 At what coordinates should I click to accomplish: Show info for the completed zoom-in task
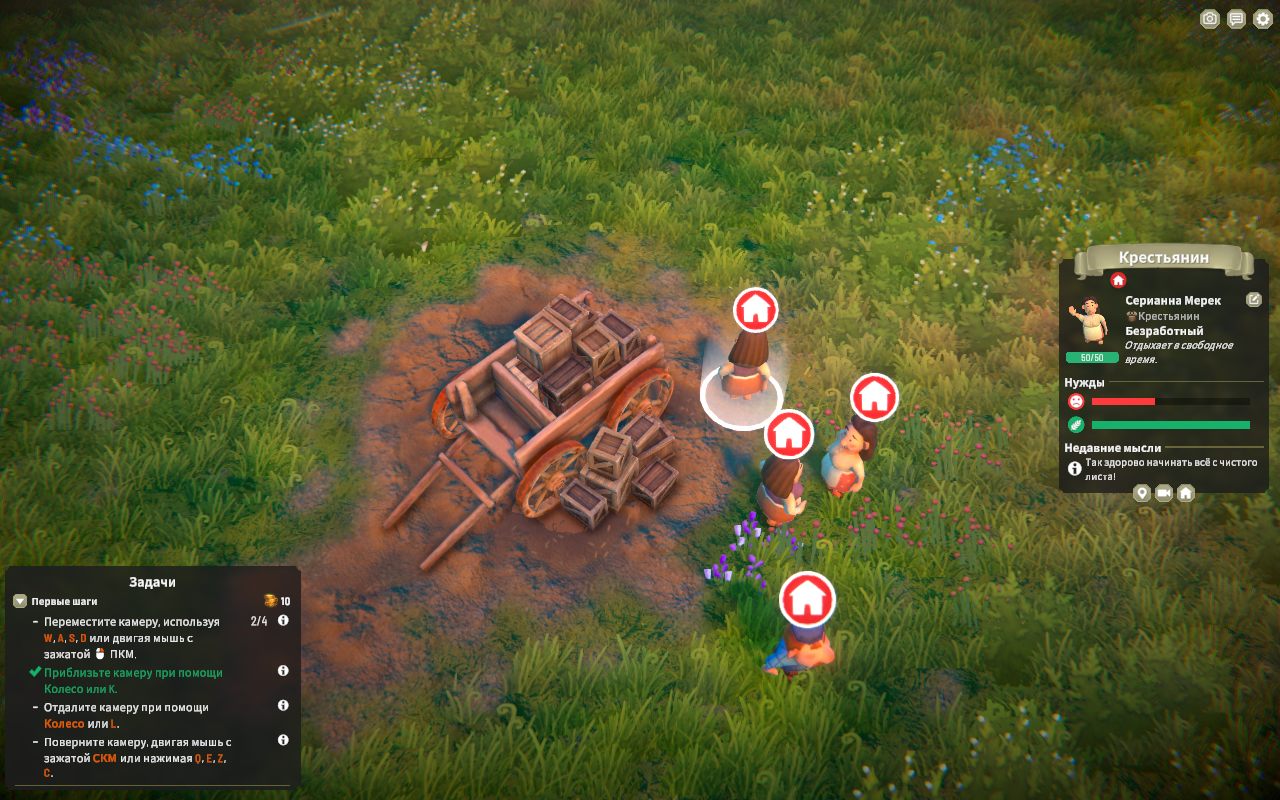[283, 671]
